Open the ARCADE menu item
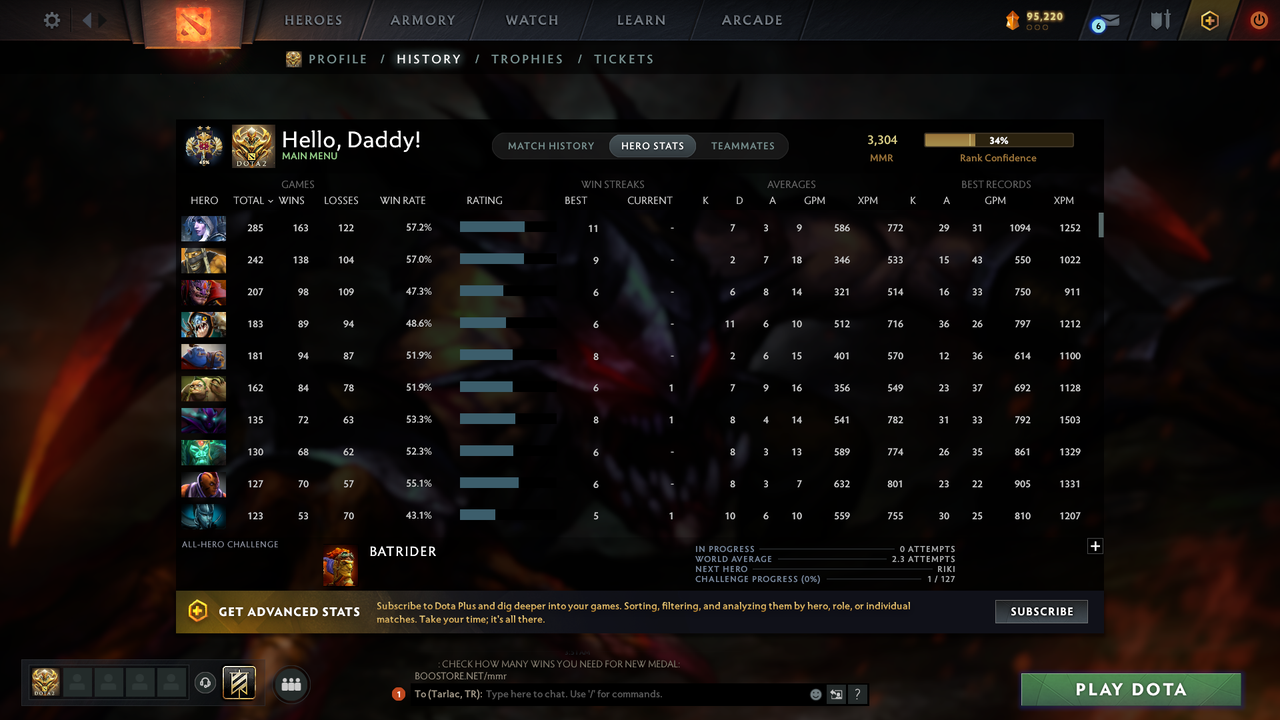This screenshot has height=720, width=1280. click(x=751, y=19)
